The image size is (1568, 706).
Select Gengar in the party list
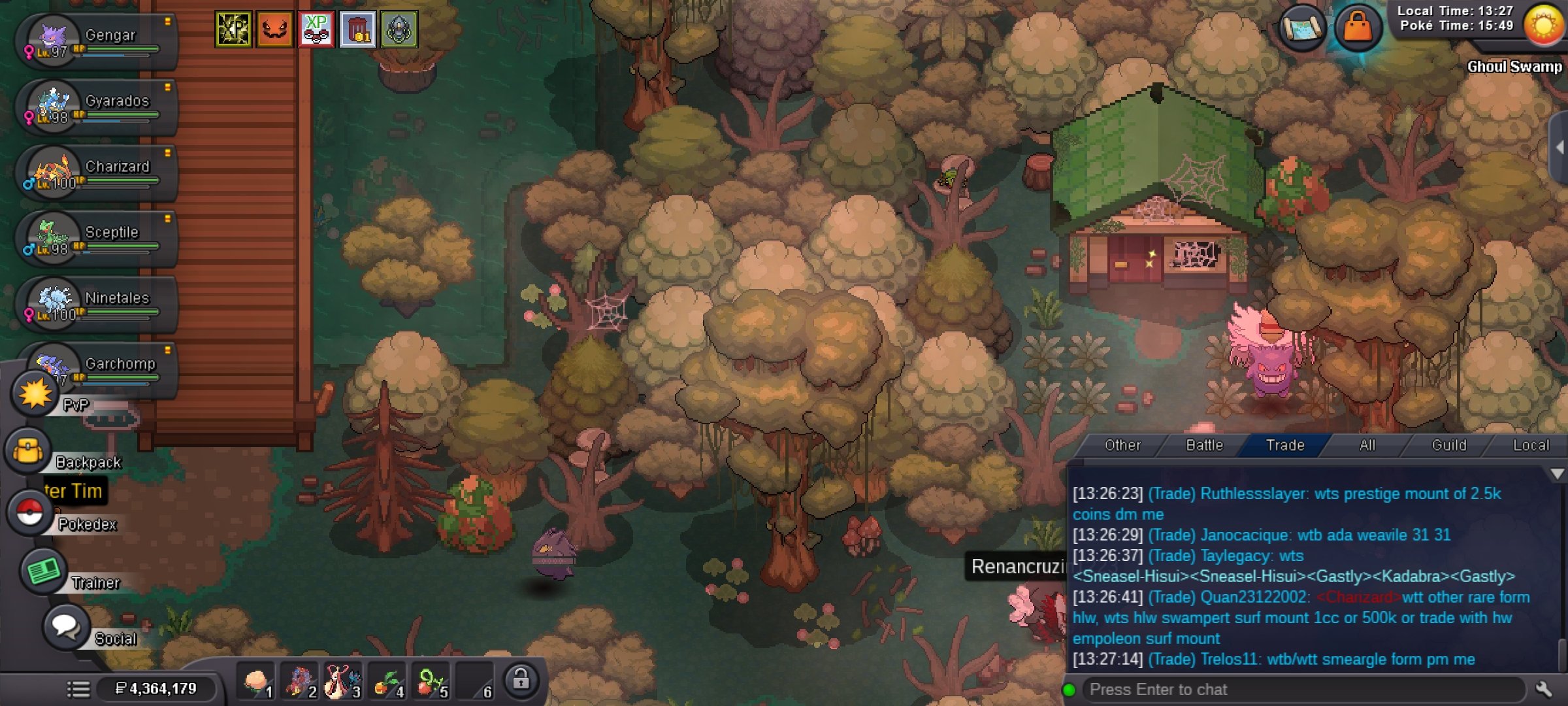coord(98,42)
